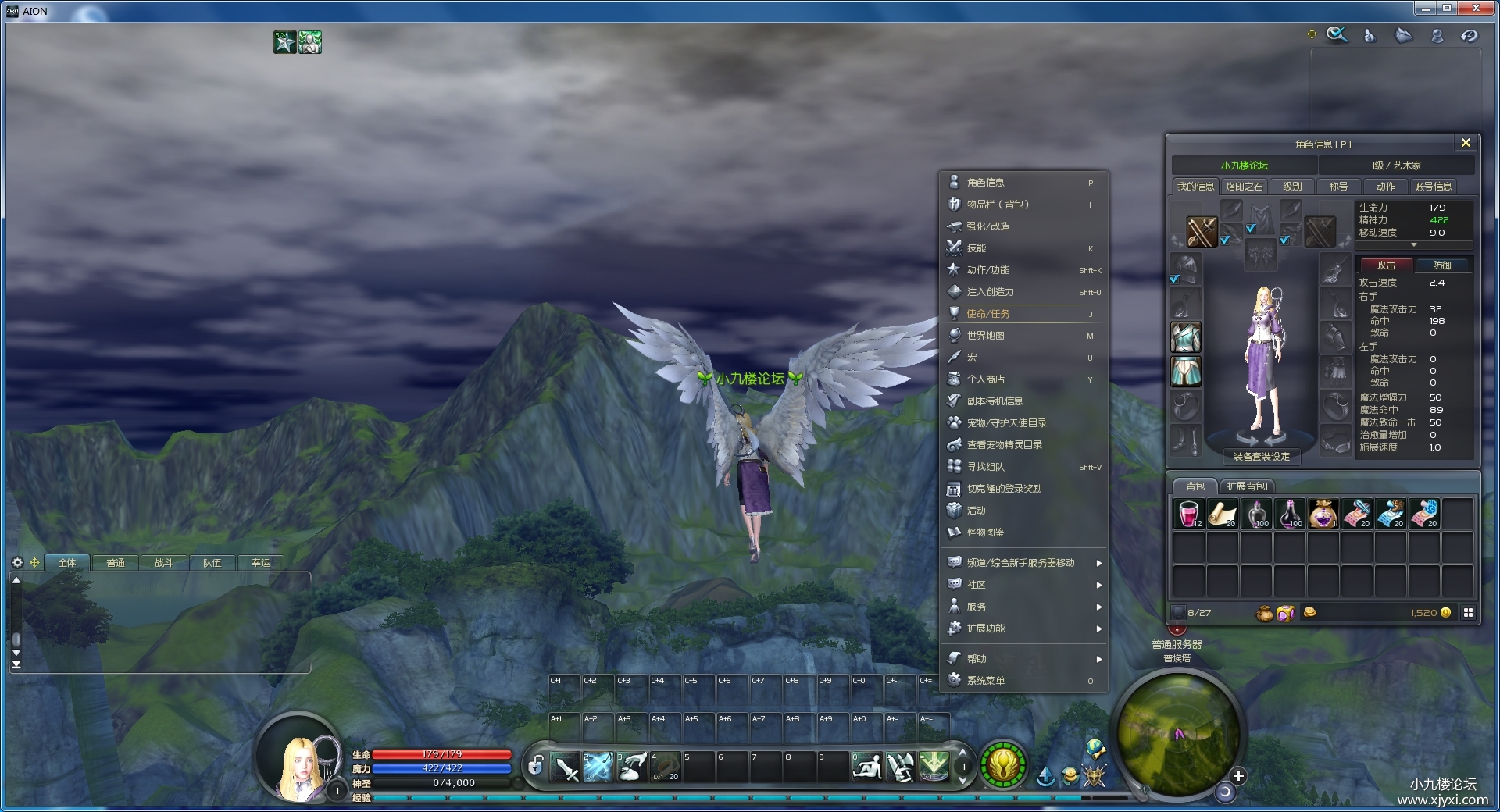Screen dimensions: 1500x812
Task: Open the 物品栏 (背包) menu entry
Action: pyautogui.click(x=998, y=205)
